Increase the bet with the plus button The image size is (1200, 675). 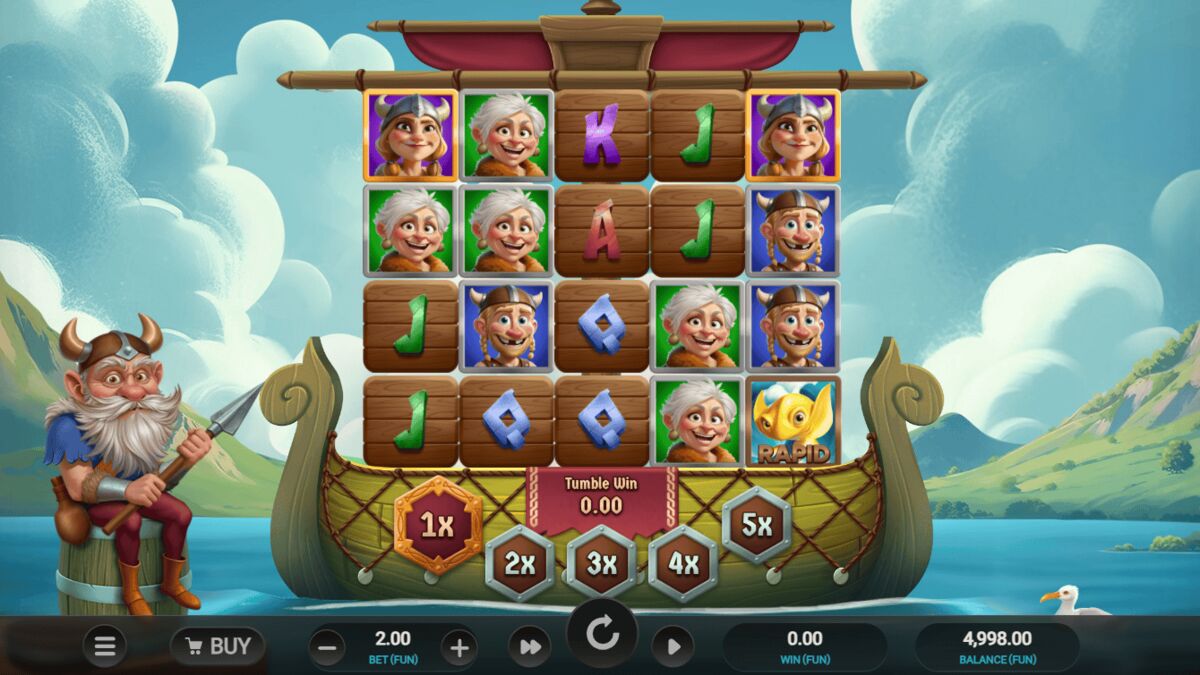tap(459, 647)
